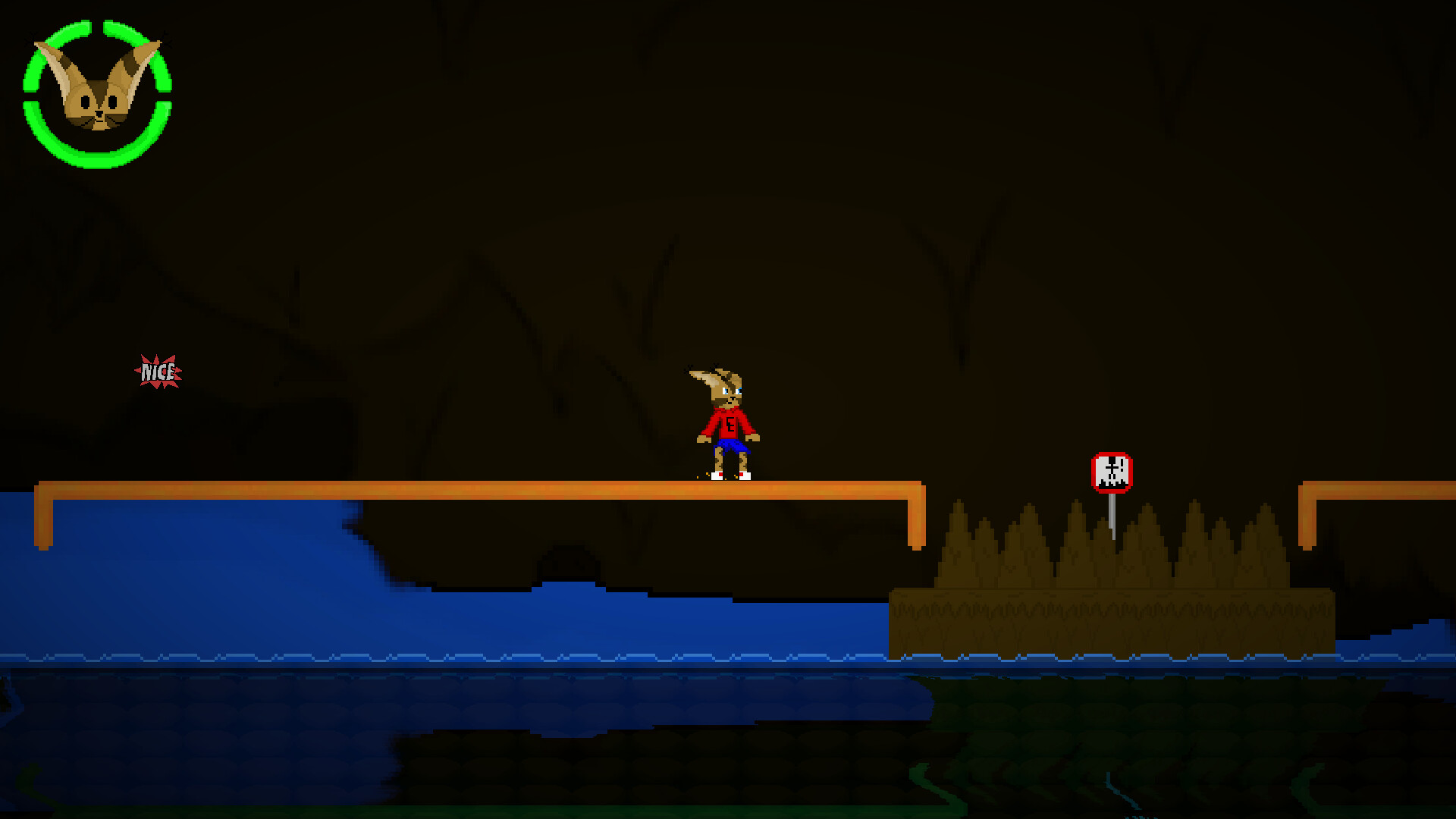
Task: Click the red 'NICE' burst badge
Action: click(158, 371)
